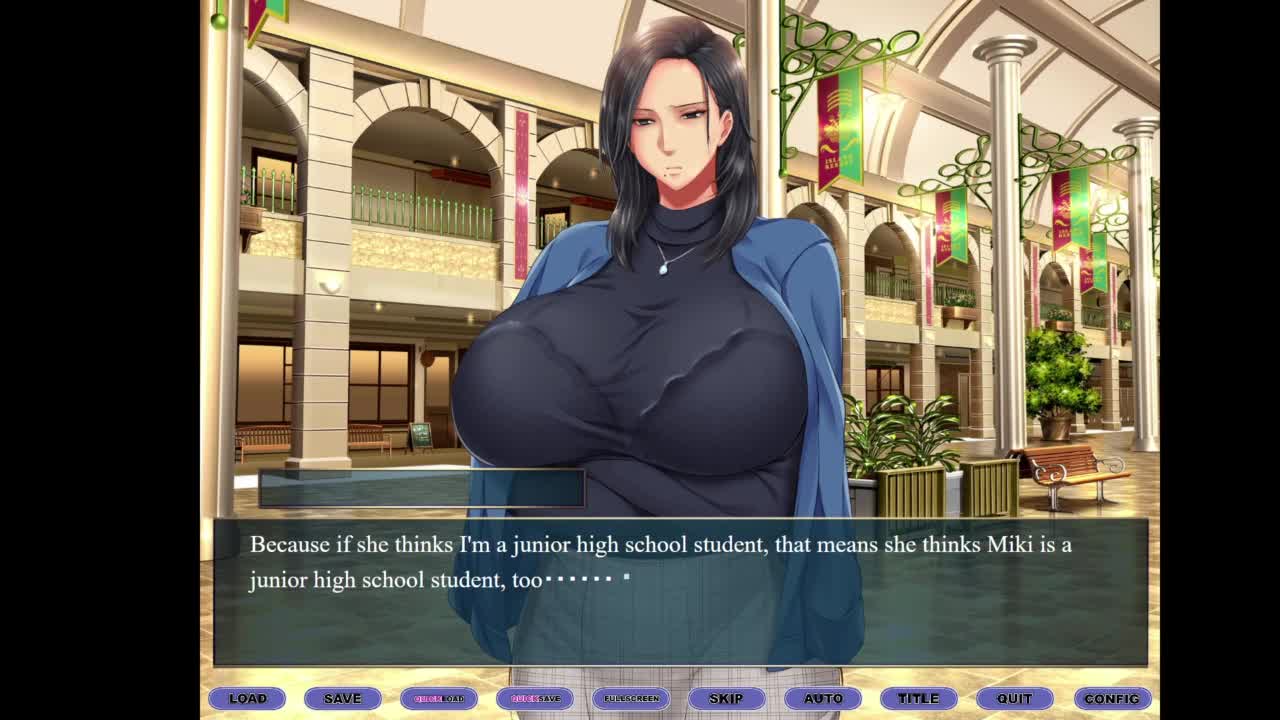Image resolution: width=1280 pixels, height=720 pixels.
Task: Enable AUTO text advance
Action: coord(823,698)
